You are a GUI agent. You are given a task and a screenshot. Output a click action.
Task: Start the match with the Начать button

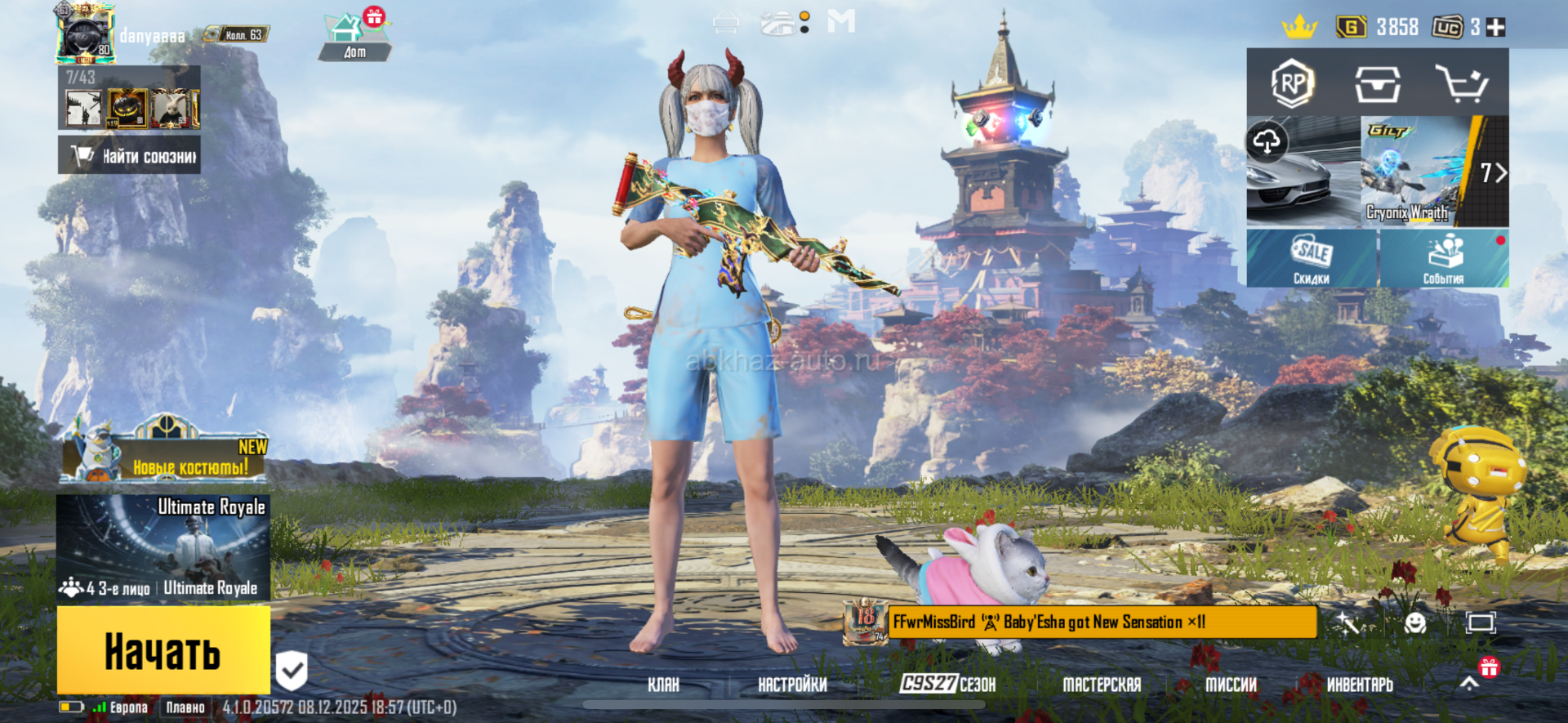click(163, 651)
